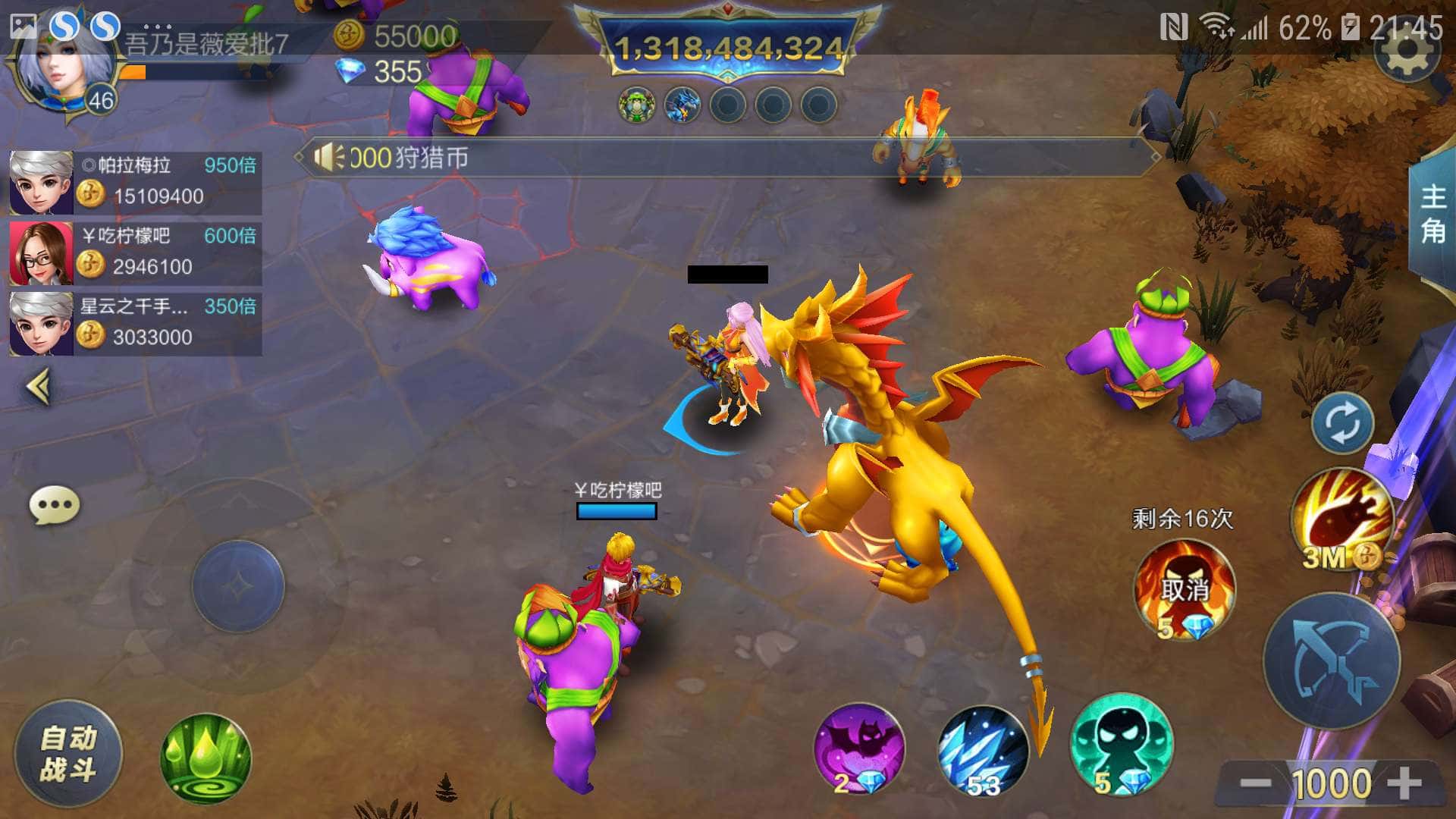
Task: Click the green goblin boss tracker icon
Action: (636, 105)
